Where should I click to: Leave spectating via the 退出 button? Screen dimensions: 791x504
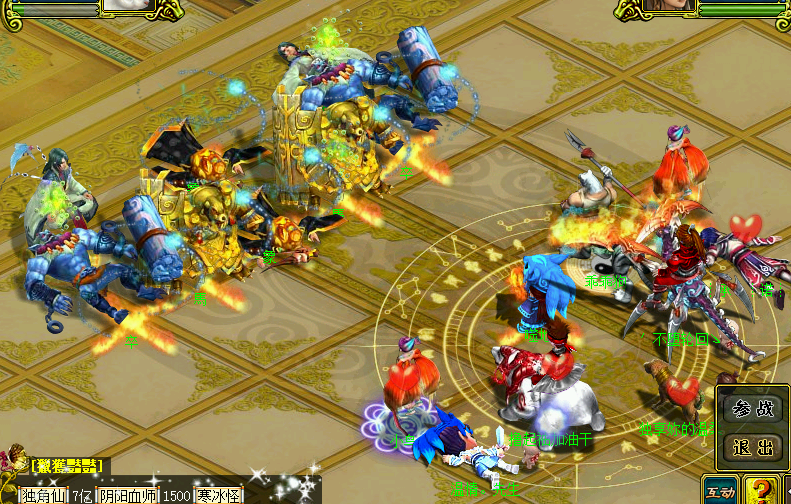pos(753,447)
